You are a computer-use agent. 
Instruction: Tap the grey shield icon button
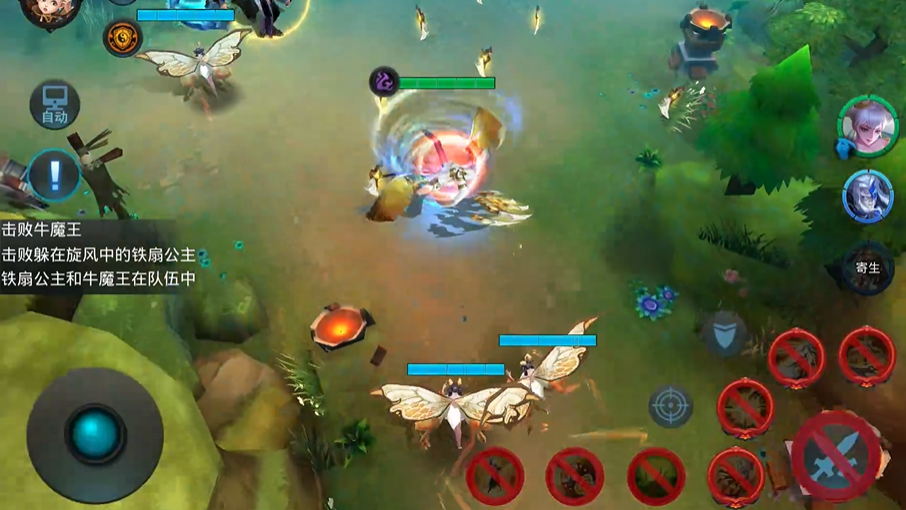(724, 333)
